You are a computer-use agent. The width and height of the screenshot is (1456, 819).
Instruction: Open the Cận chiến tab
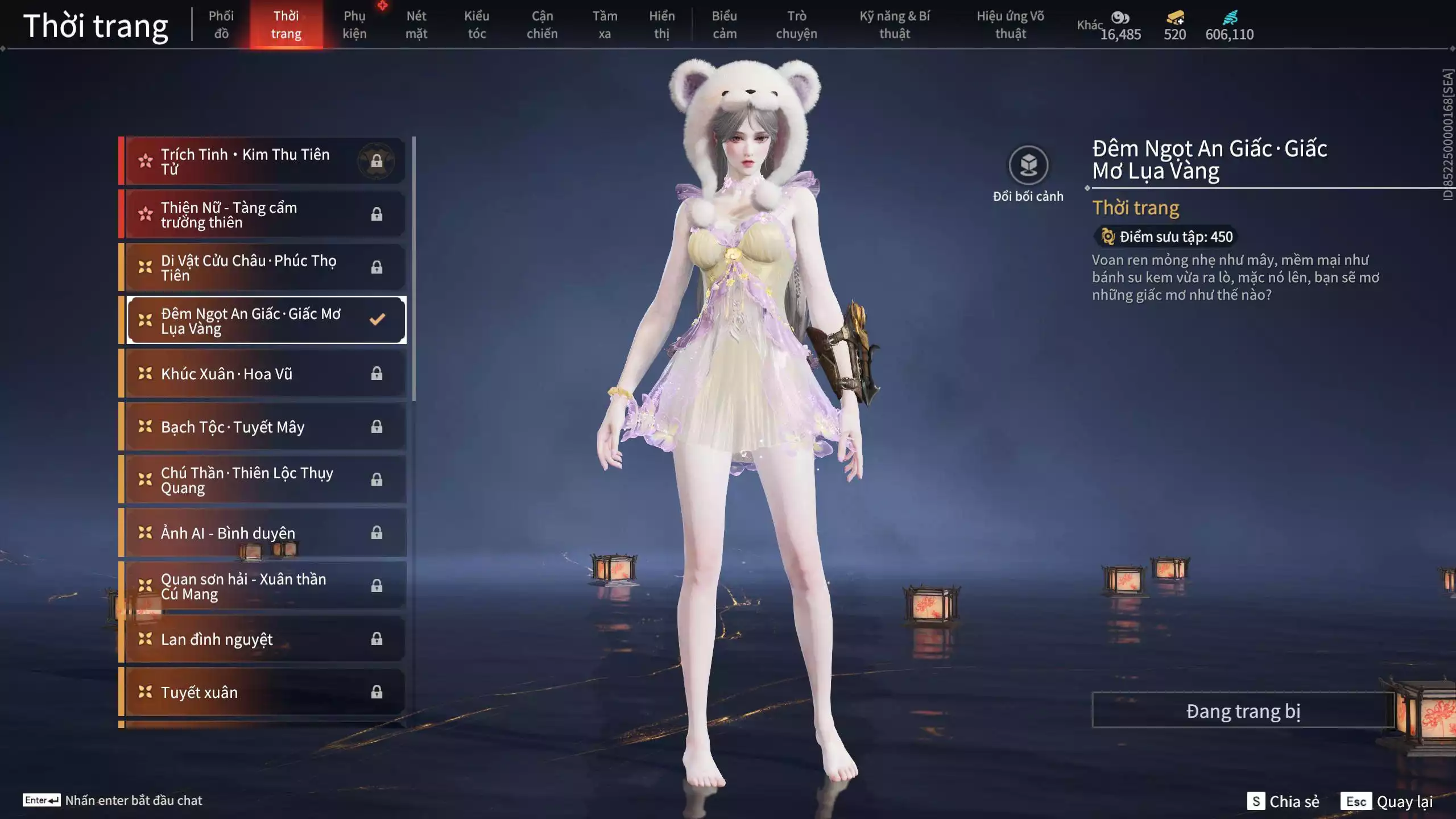(x=542, y=24)
